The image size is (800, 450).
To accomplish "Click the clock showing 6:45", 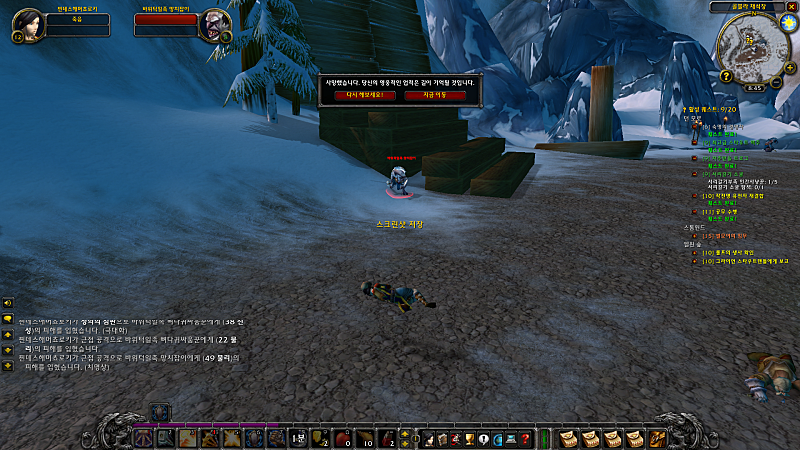I will tap(754, 87).
